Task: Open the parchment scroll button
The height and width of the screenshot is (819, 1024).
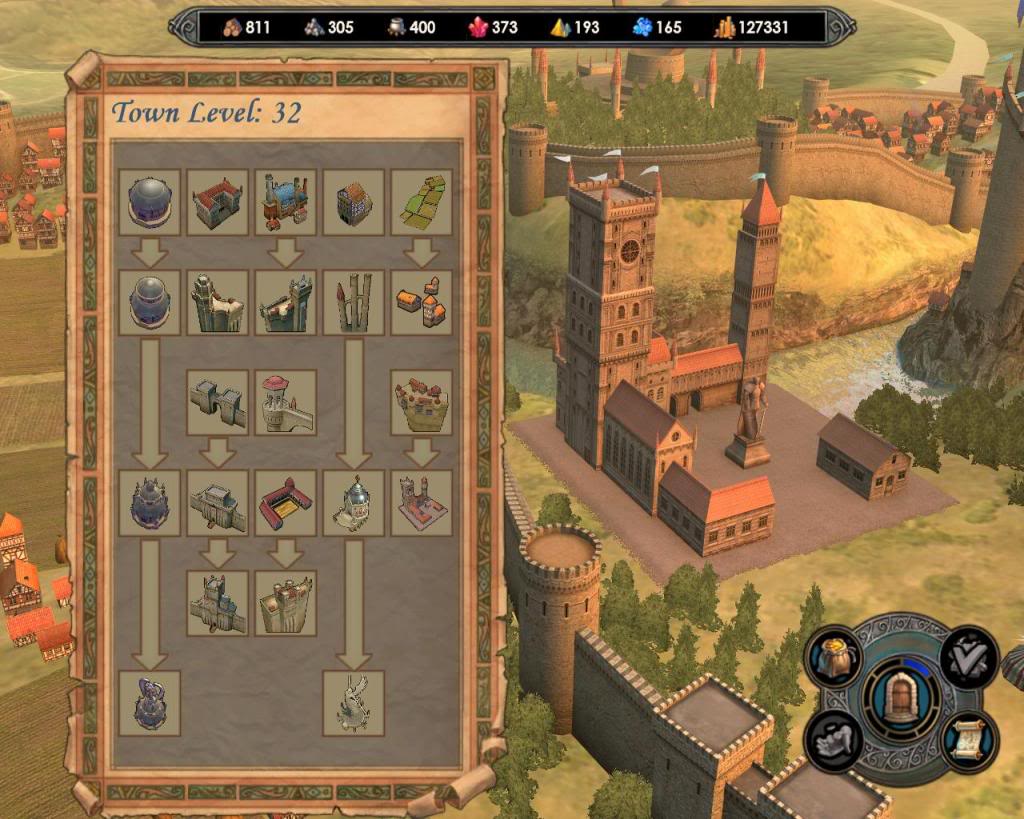Action: pyautogui.click(x=968, y=739)
